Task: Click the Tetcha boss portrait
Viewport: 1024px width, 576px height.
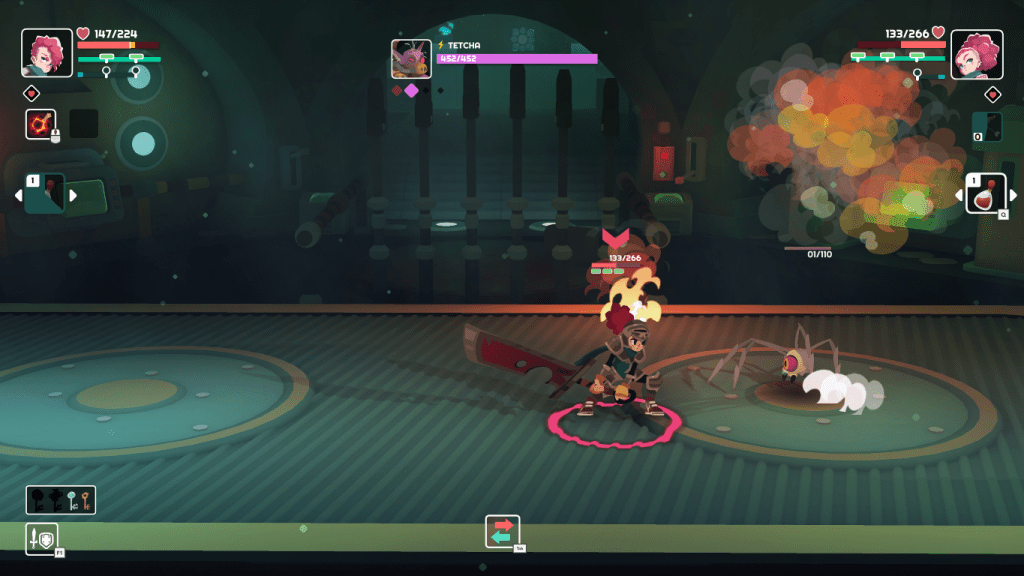Action: pyautogui.click(x=411, y=59)
